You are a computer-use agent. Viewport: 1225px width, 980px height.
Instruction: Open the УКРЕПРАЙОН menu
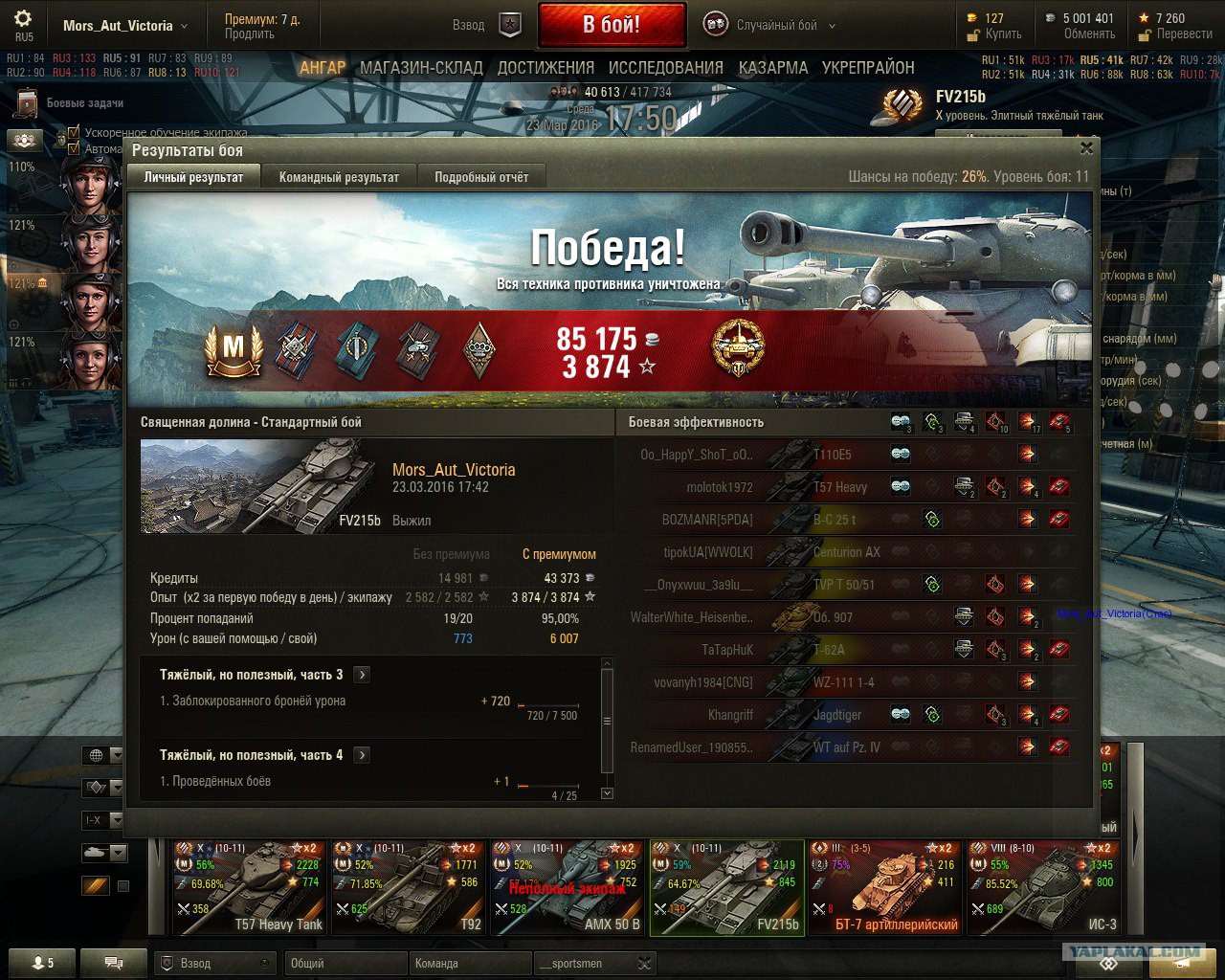click(868, 68)
